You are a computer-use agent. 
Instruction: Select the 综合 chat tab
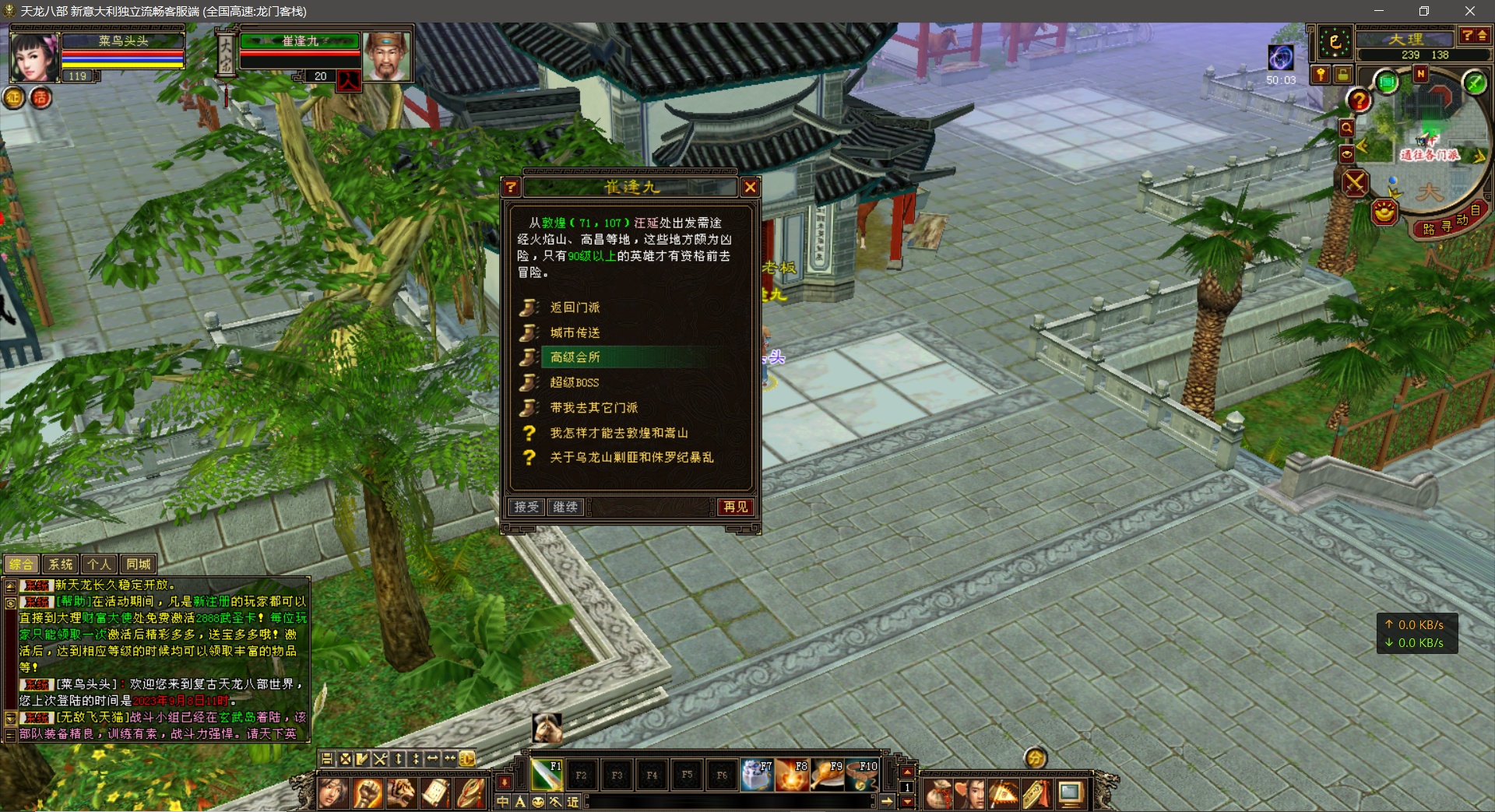(x=21, y=564)
